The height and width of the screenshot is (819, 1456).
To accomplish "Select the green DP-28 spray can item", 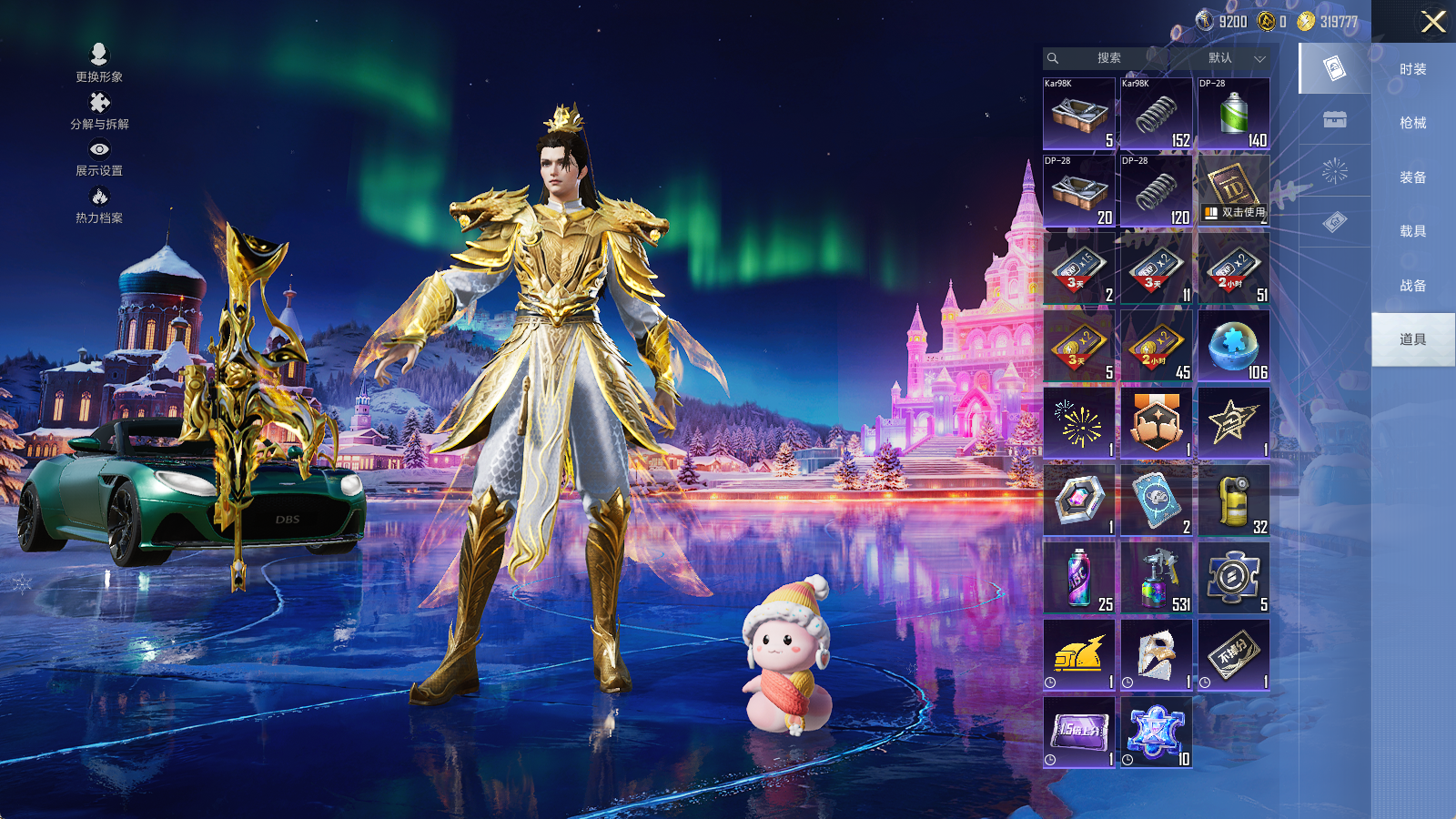I will pos(1233,114).
